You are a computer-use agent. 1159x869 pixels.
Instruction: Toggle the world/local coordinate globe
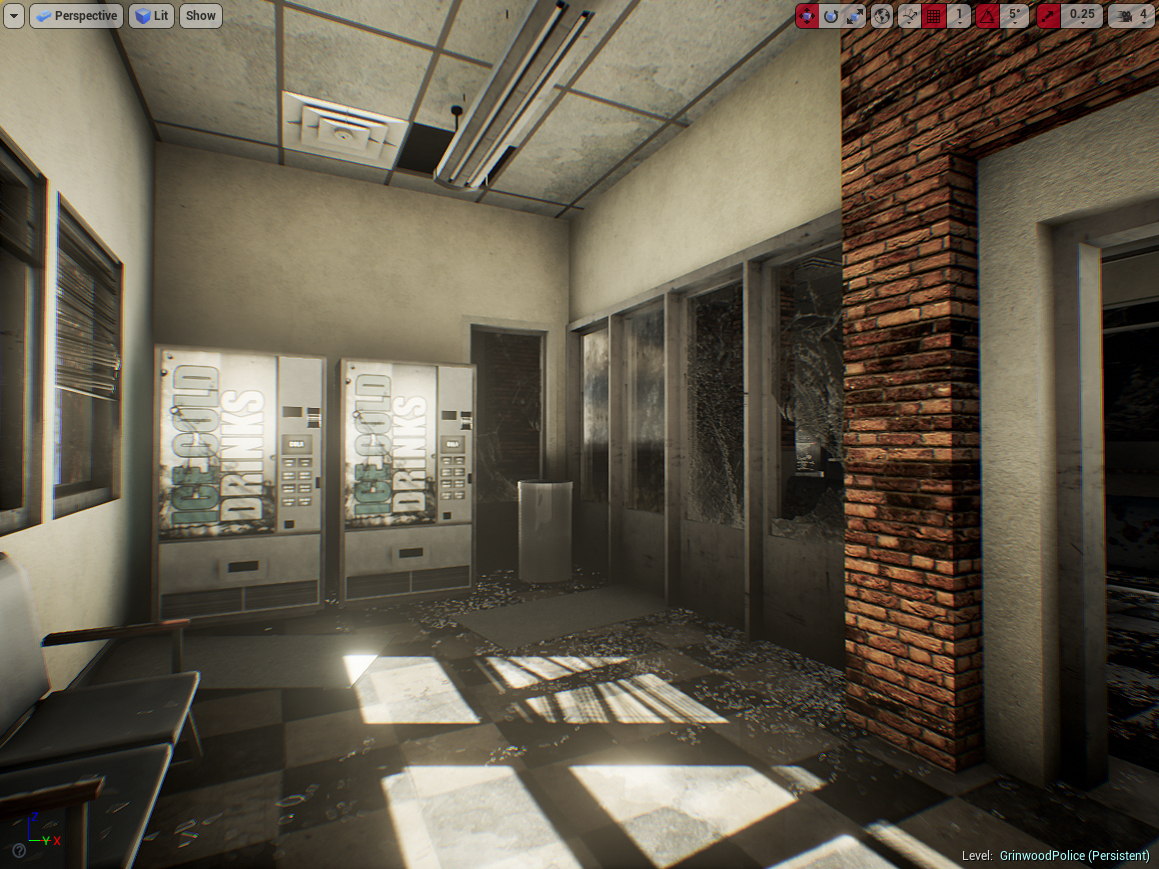882,16
